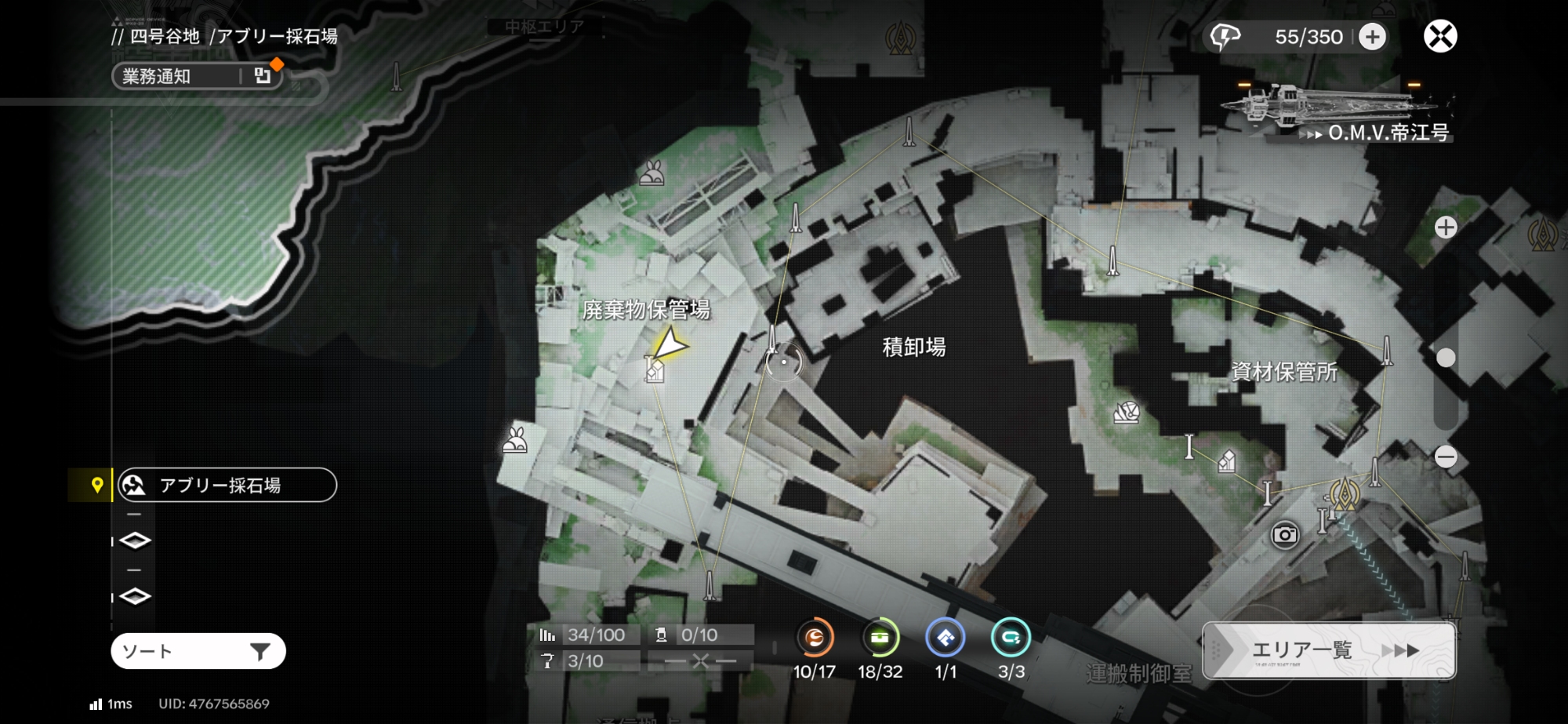This screenshot has height=724, width=1568.
Task: Select the アブリー採石場 area entry
Action: pos(227,485)
